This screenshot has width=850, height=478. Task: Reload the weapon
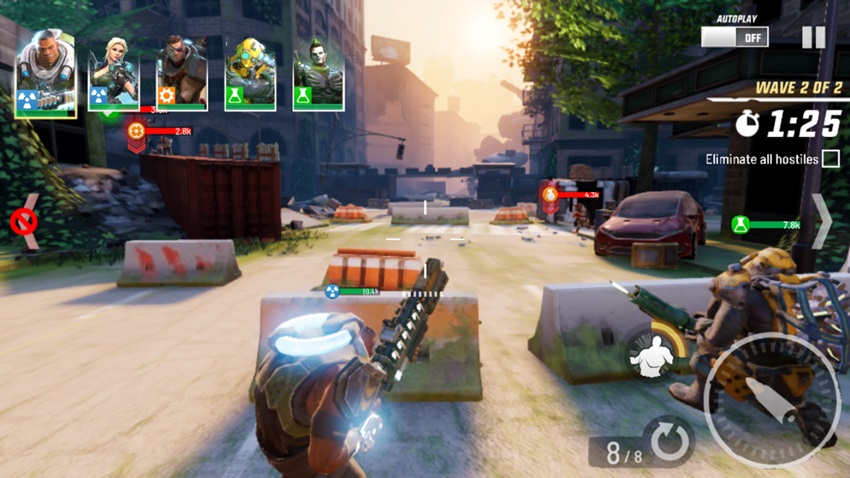[x=667, y=441]
